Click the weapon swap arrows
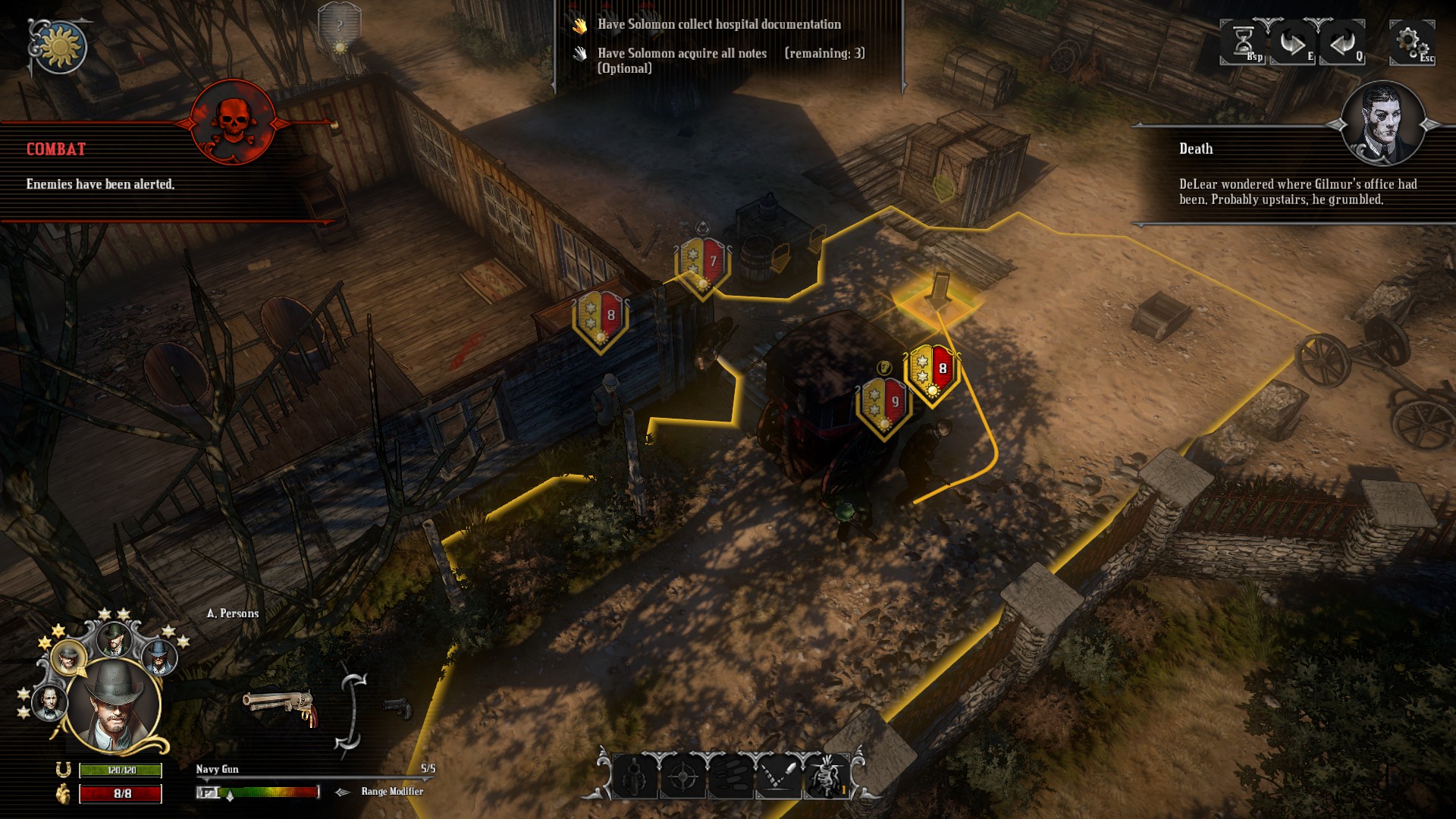 [x=352, y=711]
